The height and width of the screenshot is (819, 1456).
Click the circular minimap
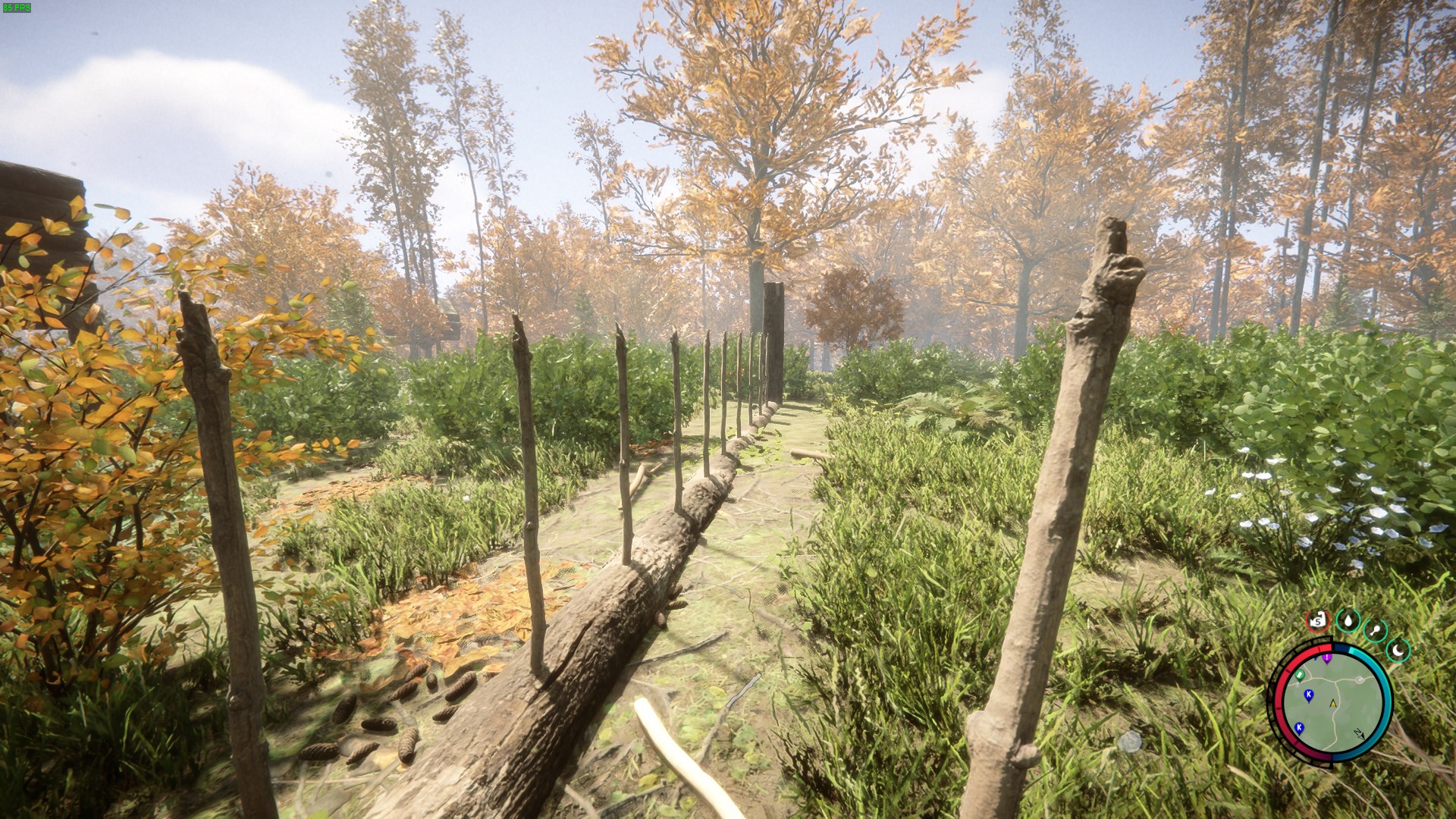point(1332,702)
